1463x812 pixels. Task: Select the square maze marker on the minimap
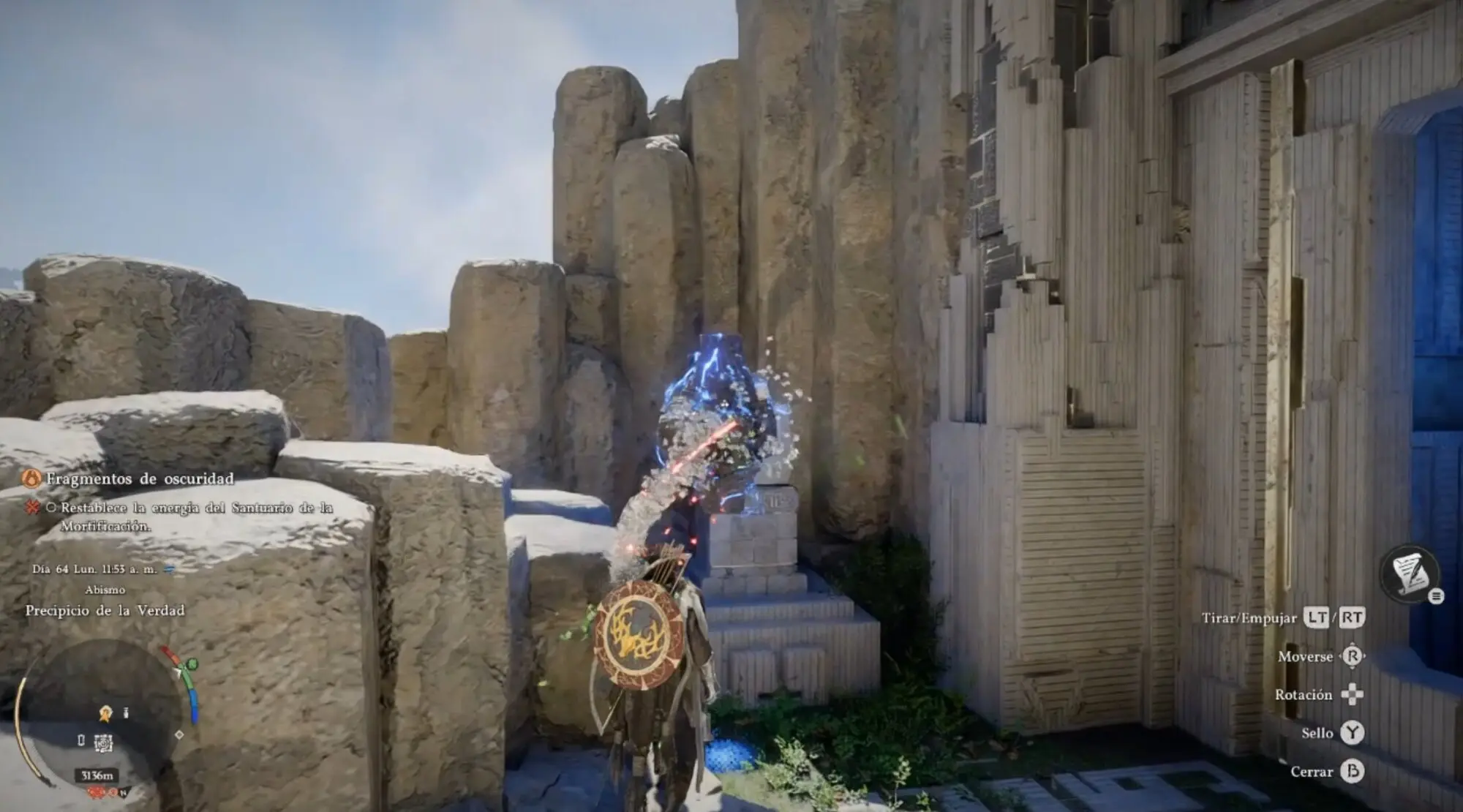click(x=103, y=743)
